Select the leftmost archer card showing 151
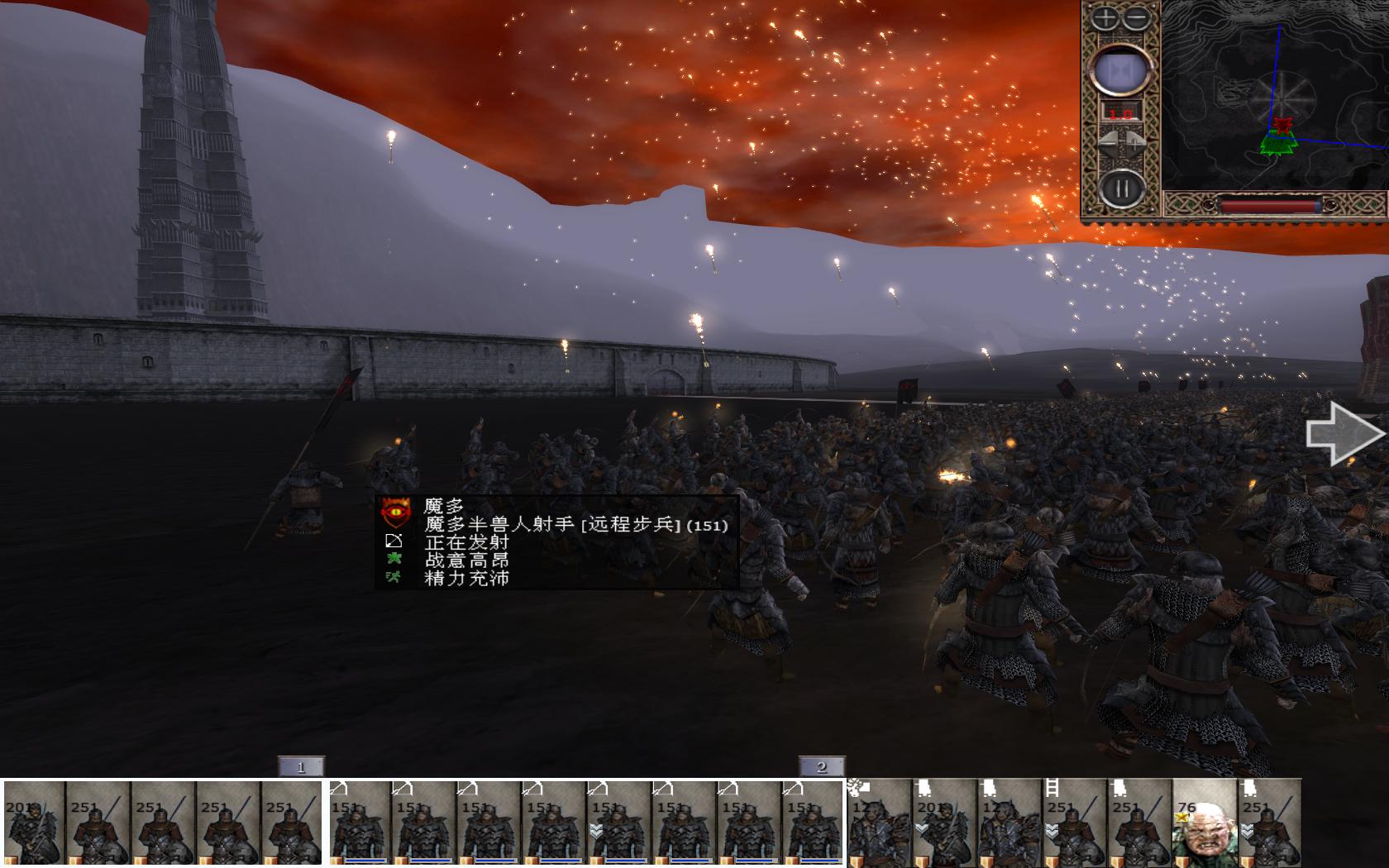 [361, 823]
